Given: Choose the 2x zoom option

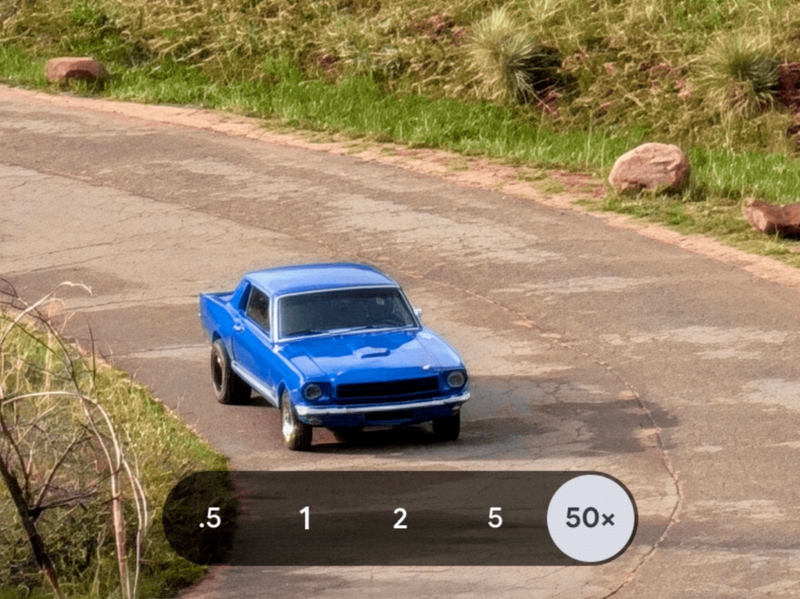Looking at the screenshot, I should tap(400, 518).
